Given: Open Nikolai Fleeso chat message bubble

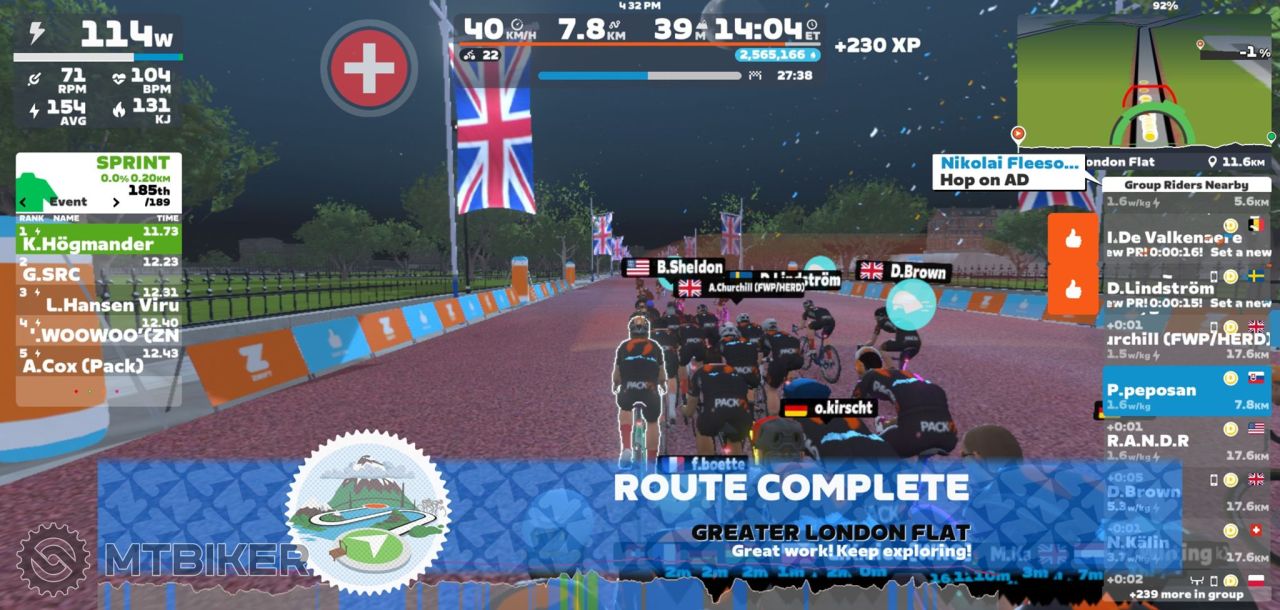Looking at the screenshot, I should click(1008, 171).
